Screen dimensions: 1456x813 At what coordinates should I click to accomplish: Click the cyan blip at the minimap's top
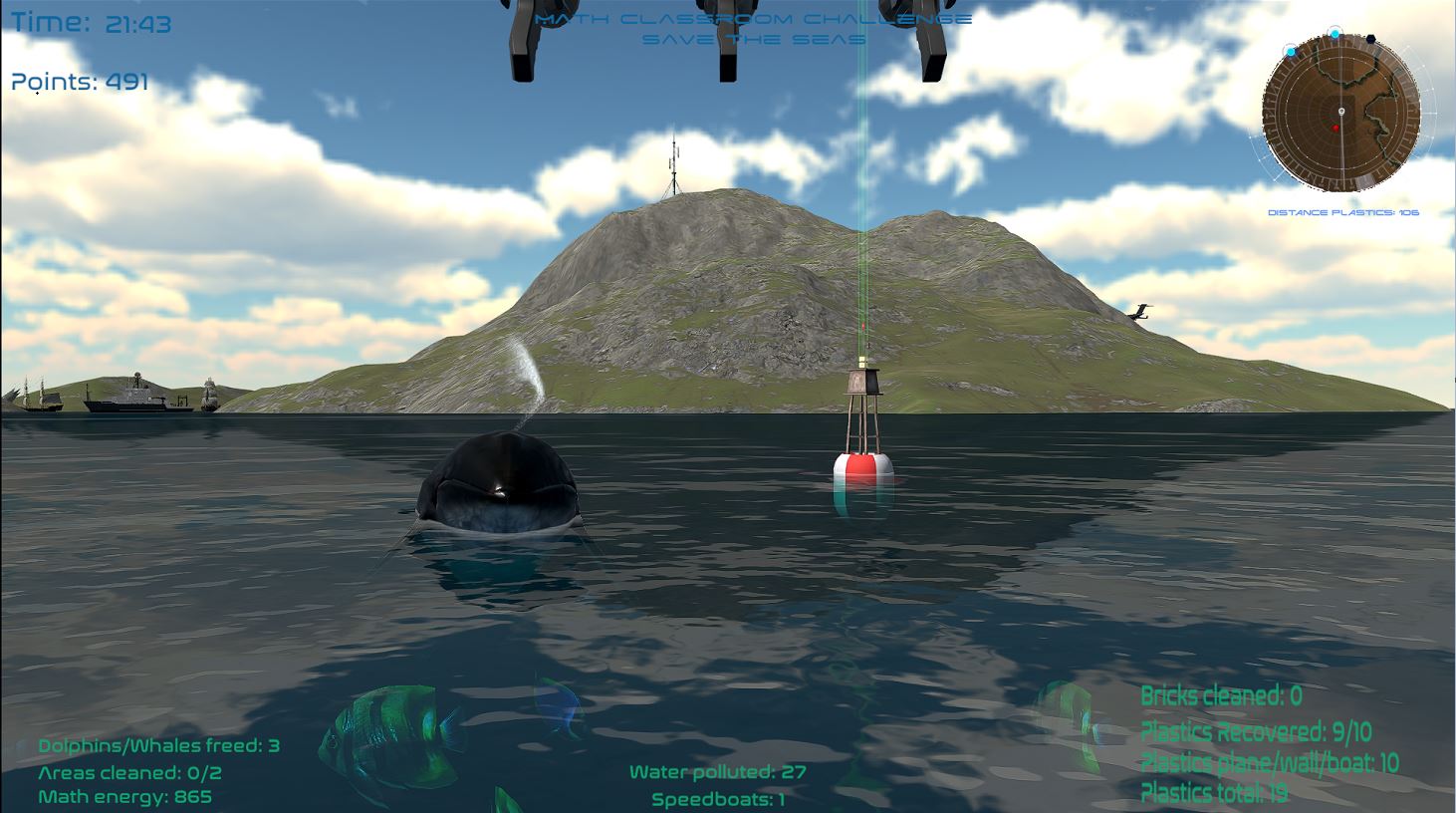1335,35
